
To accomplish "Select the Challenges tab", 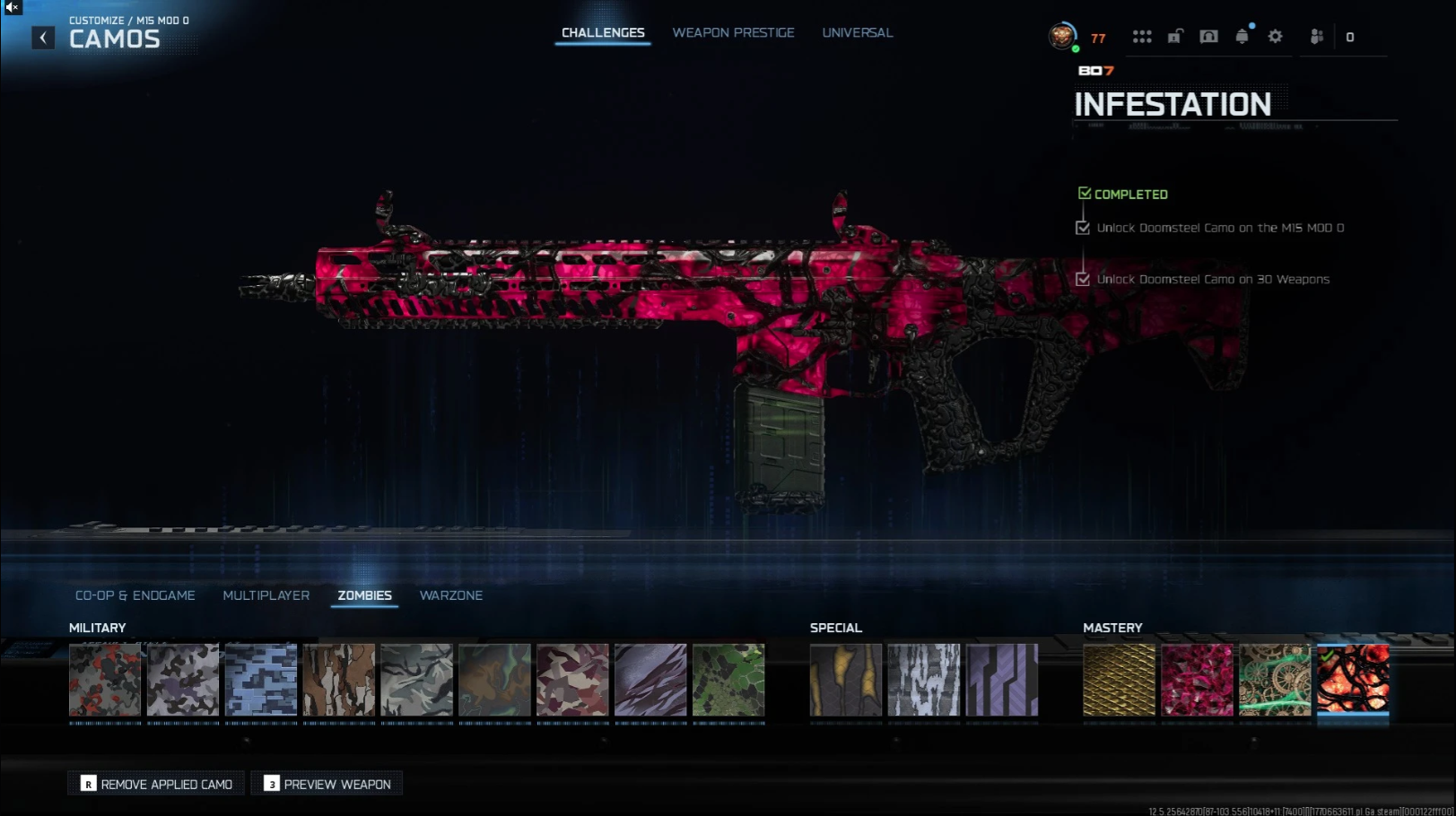I will (603, 33).
